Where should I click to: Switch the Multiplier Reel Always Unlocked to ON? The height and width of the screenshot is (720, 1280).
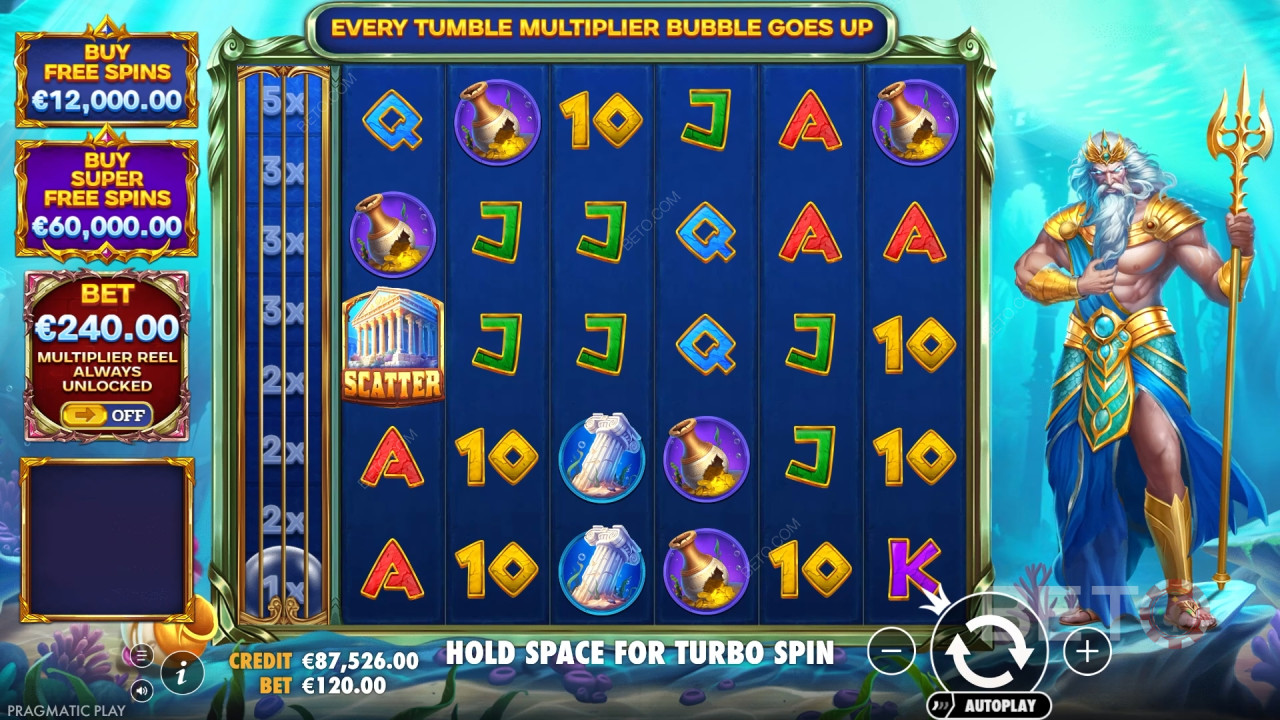point(107,415)
